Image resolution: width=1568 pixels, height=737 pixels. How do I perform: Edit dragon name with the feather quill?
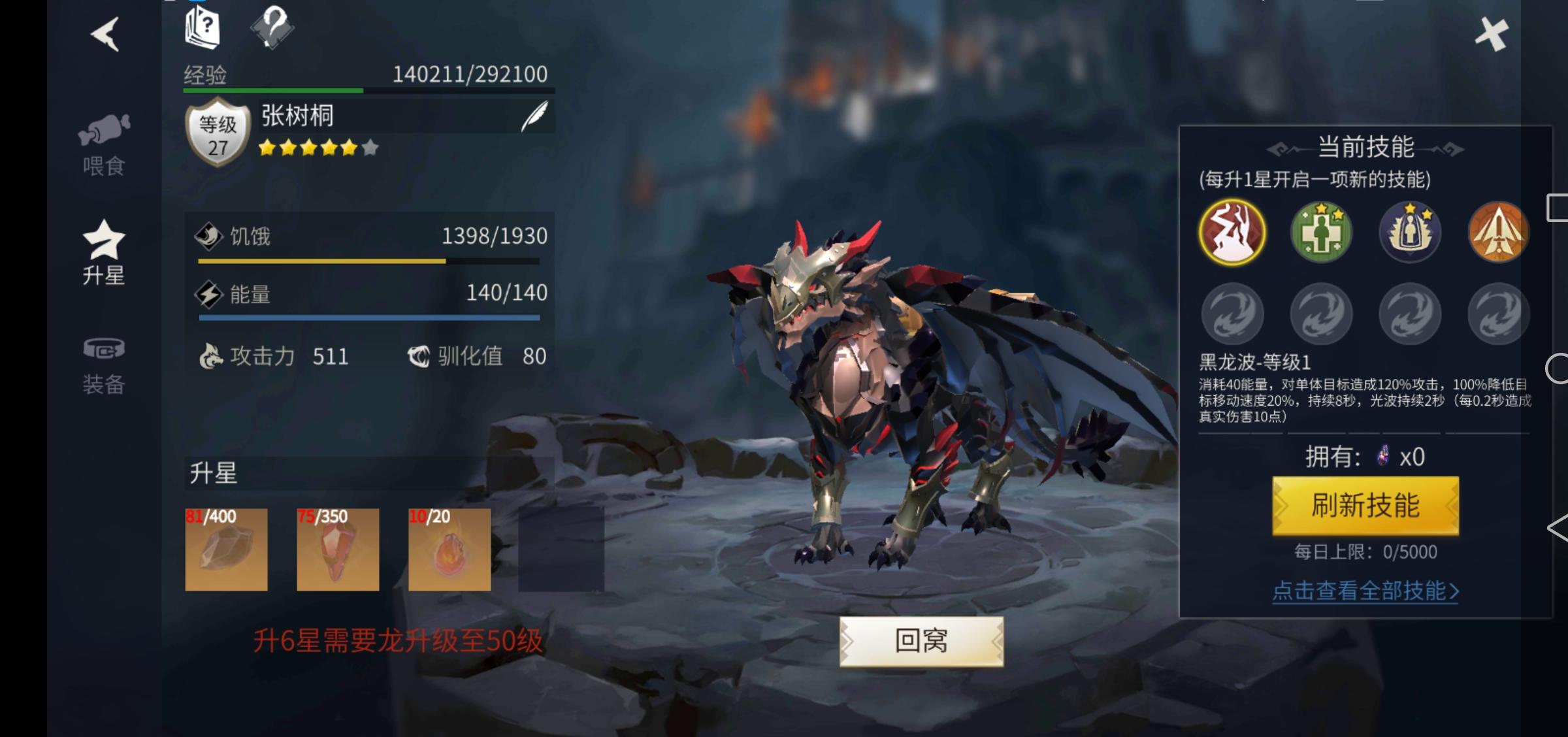click(534, 116)
